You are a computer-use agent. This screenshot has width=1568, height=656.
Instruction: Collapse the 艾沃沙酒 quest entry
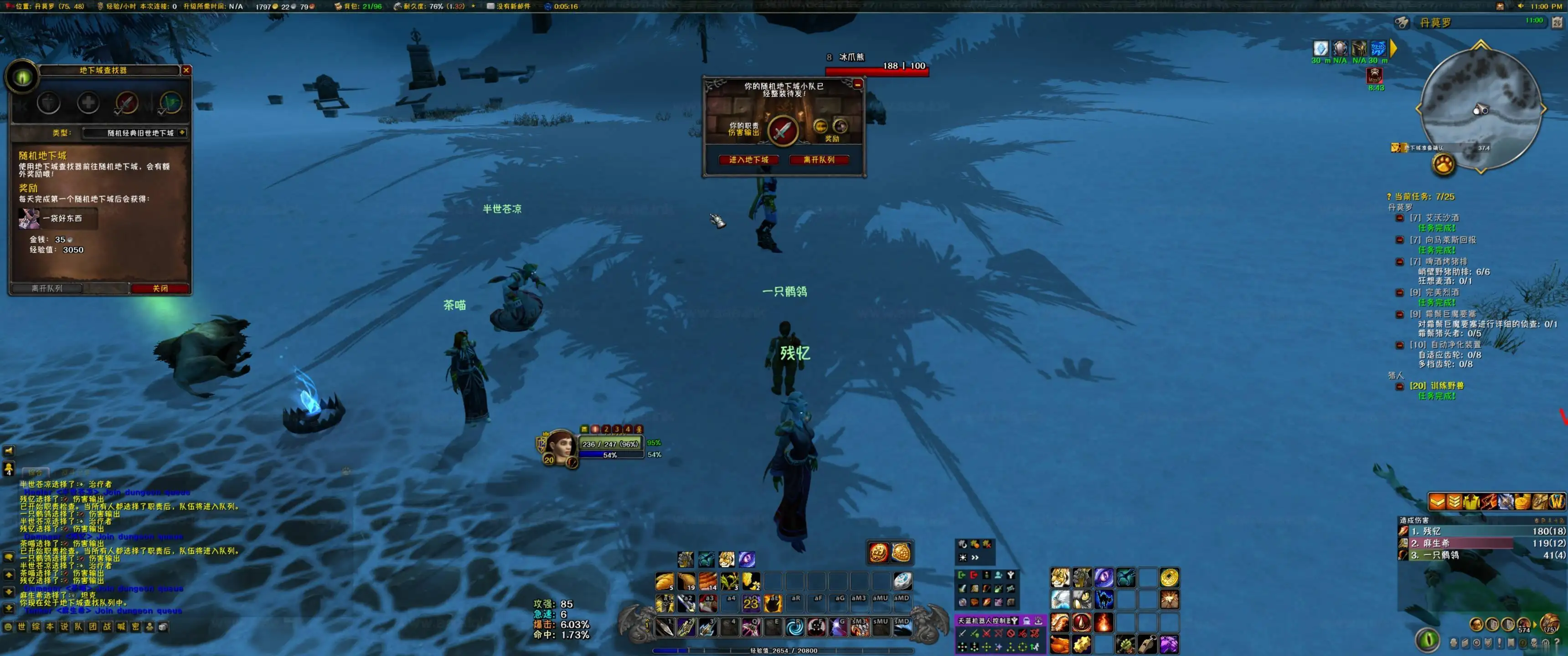[1399, 218]
